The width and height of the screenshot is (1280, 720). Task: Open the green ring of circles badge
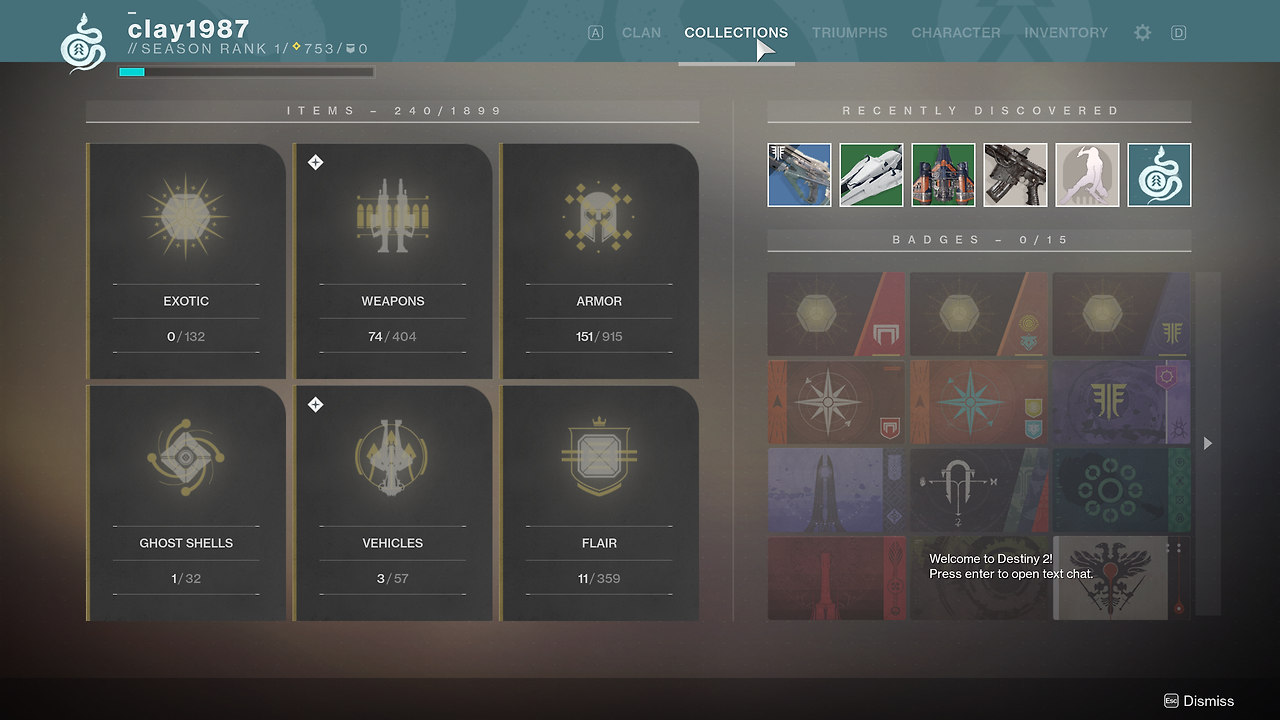point(1122,490)
